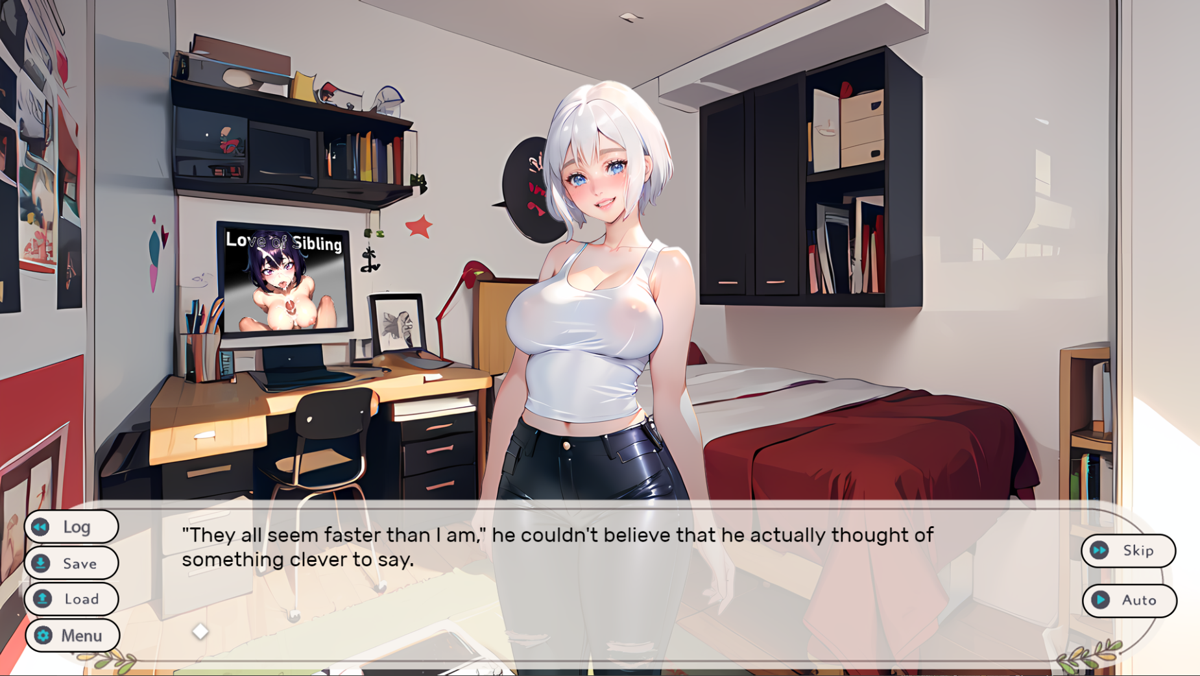Click the Save button
Screen dimensions: 1200x676
tap(71, 563)
